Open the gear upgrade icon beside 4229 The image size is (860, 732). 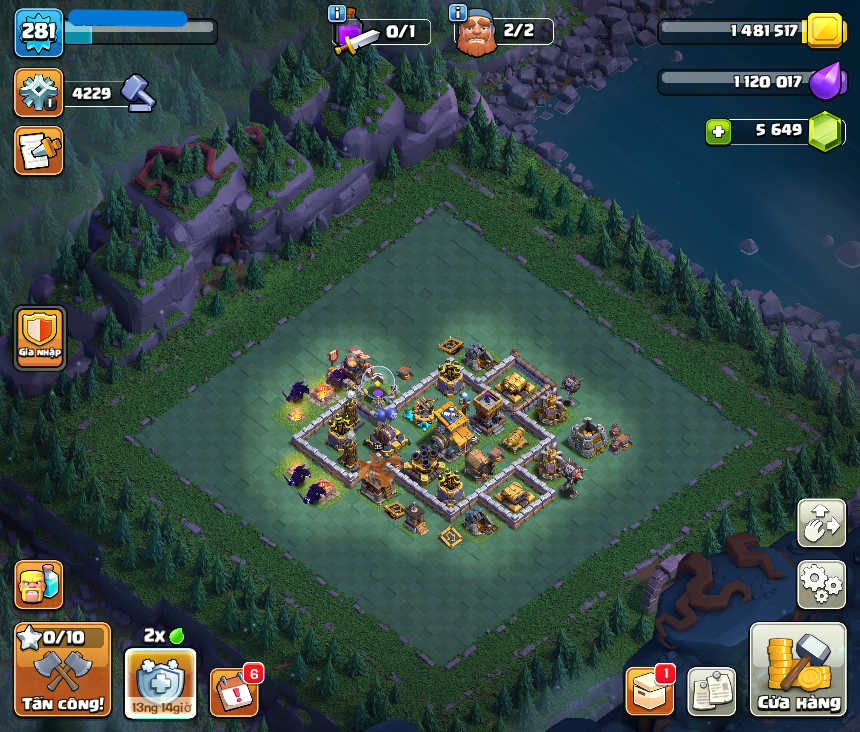pos(39,93)
